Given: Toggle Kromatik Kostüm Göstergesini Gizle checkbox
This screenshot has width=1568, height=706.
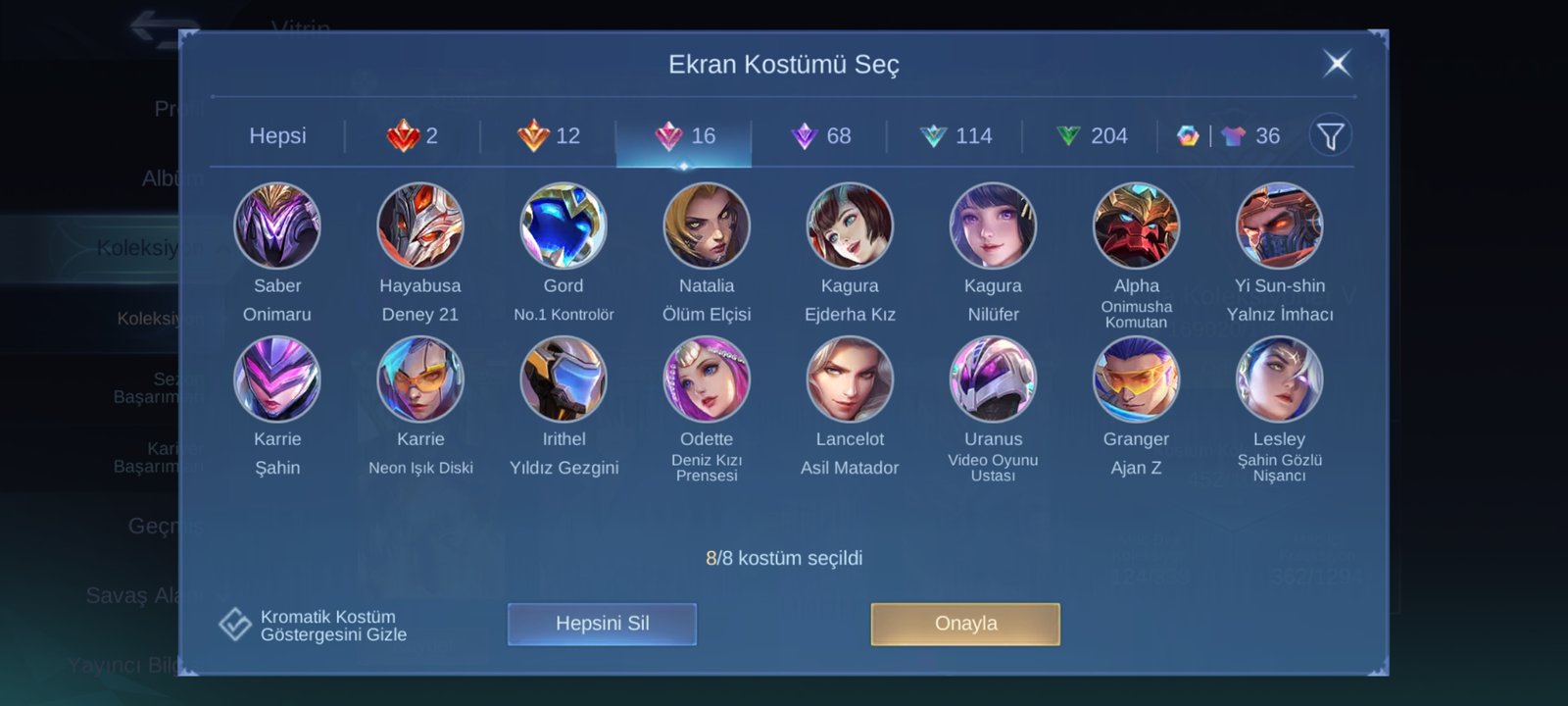Looking at the screenshot, I should pos(235,624).
